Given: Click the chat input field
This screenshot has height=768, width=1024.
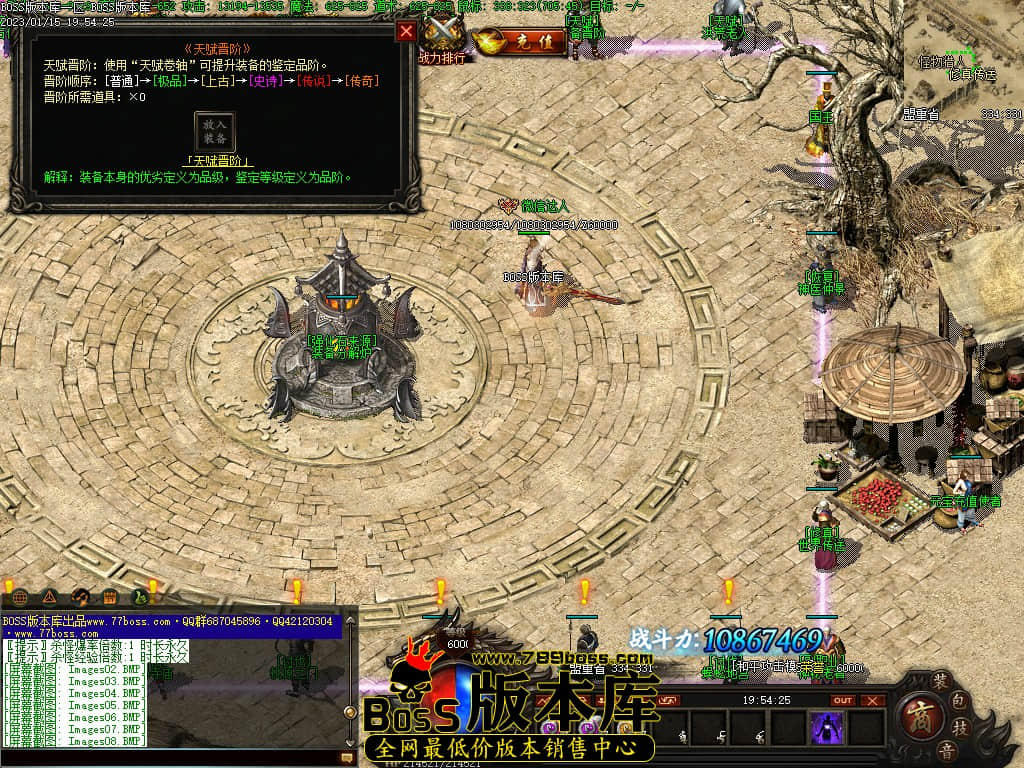Looking at the screenshot, I should [170, 758].
